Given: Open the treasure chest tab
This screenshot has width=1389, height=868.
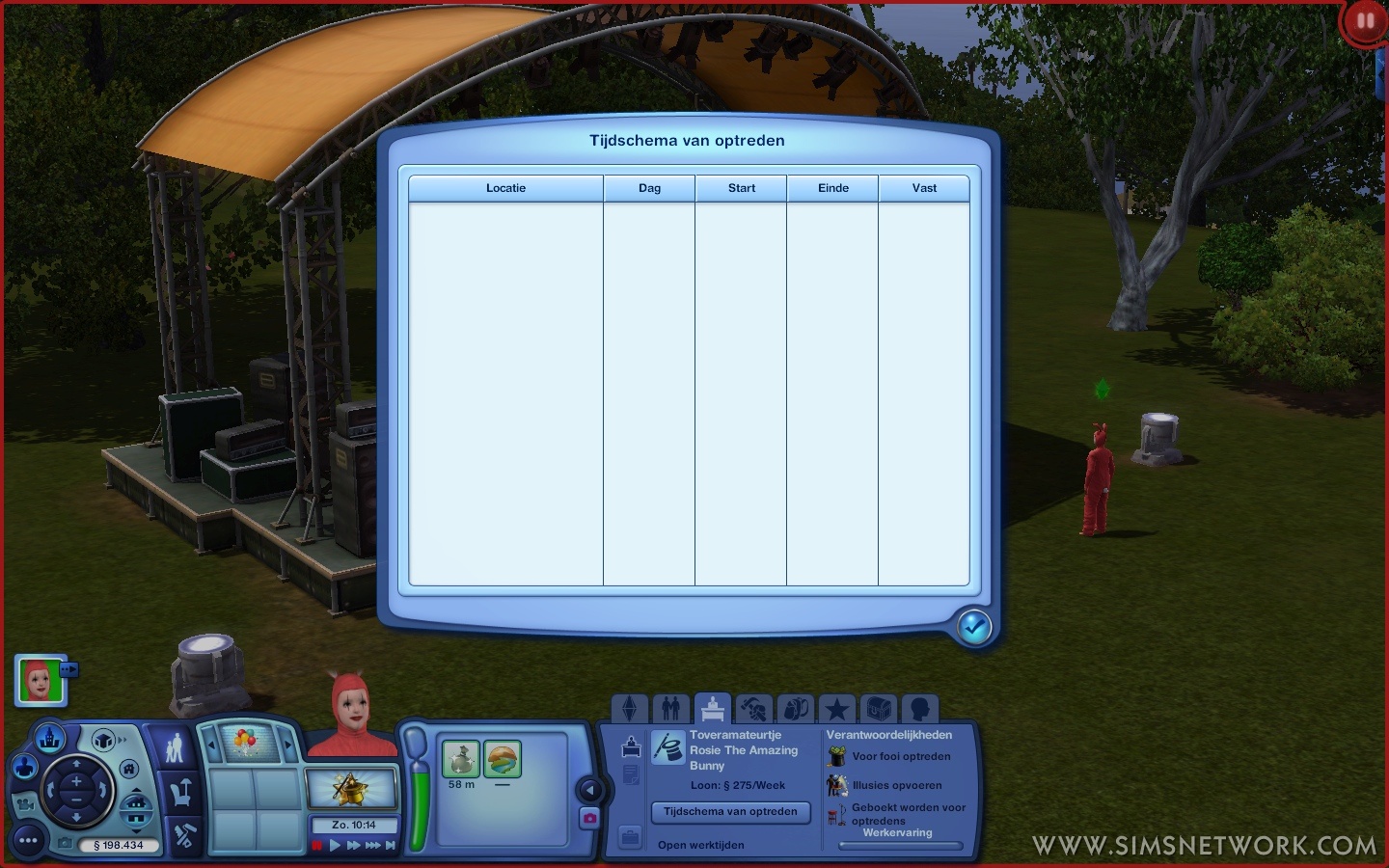Looking at the screenshot, I should click(x=878, y=710).
